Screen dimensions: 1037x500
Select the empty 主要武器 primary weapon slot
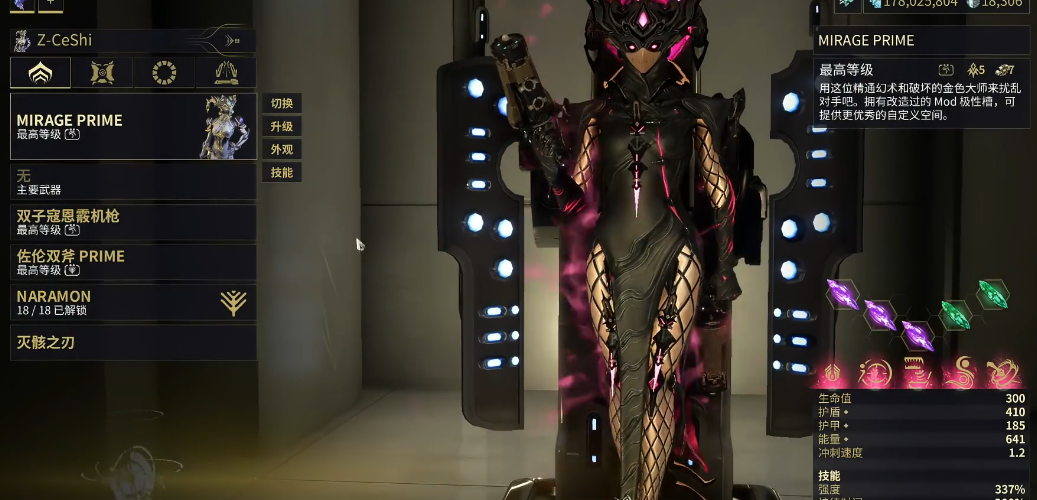tap(133, 182)
